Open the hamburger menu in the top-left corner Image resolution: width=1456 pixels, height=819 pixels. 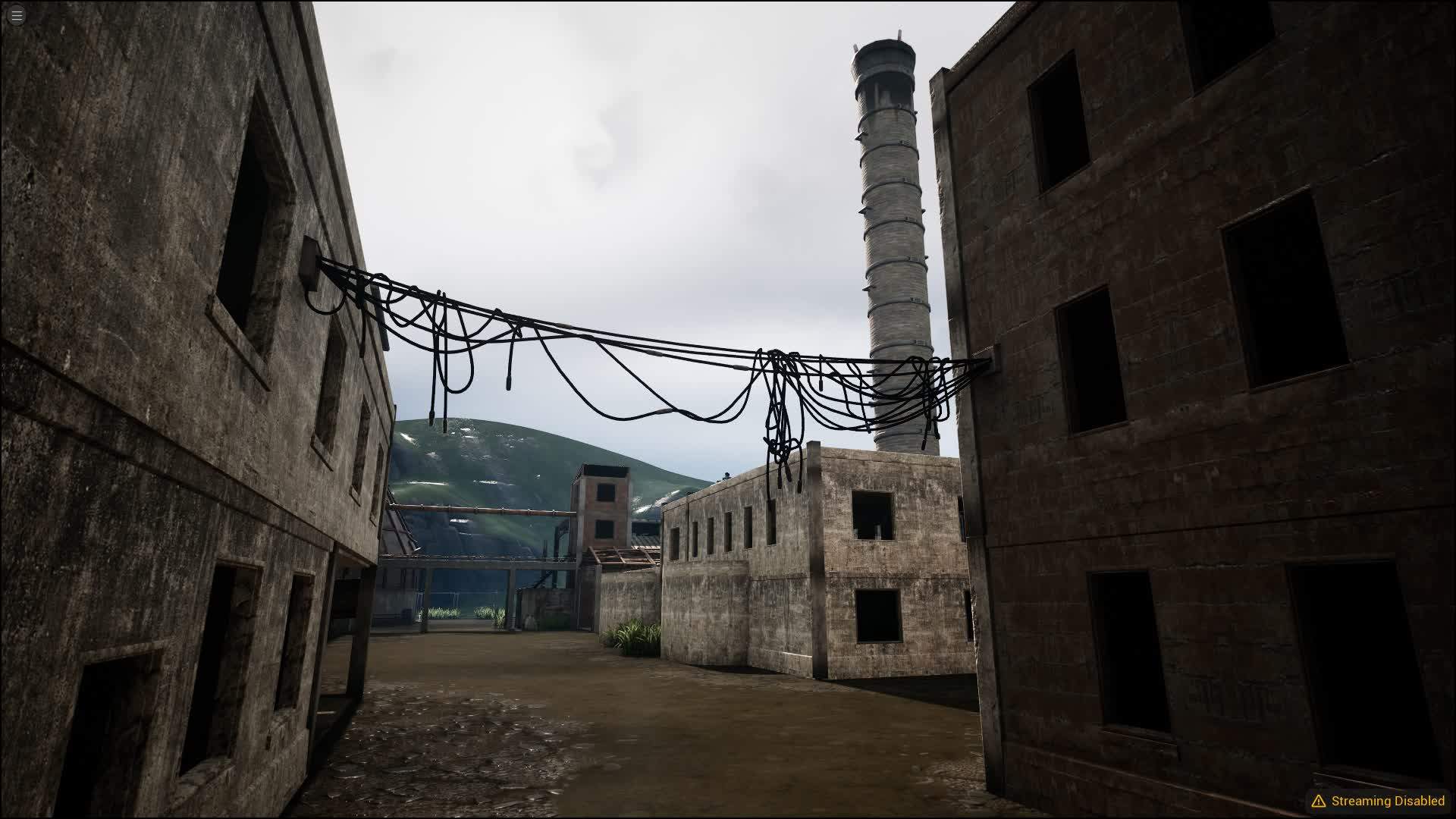(x=15, y=14)
